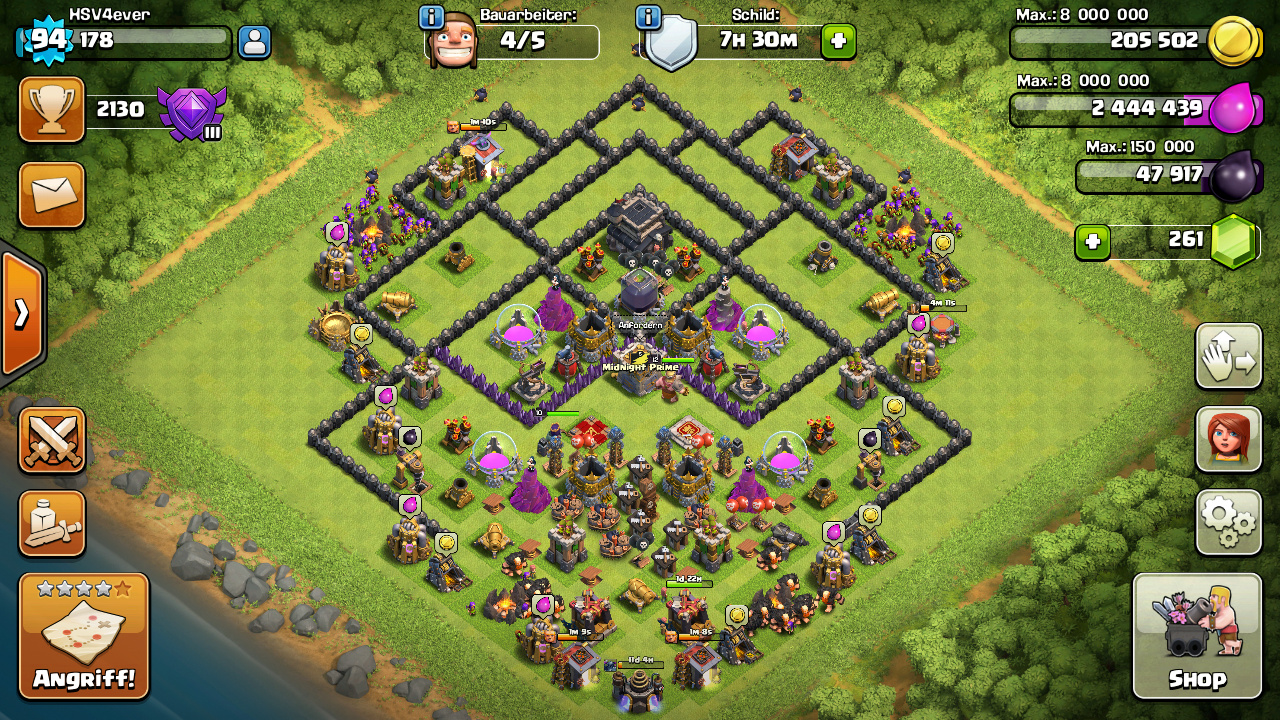This screenshot has height=720, width=1280.
Task: Open the purple league badge
Action: (x=192, y=112)
